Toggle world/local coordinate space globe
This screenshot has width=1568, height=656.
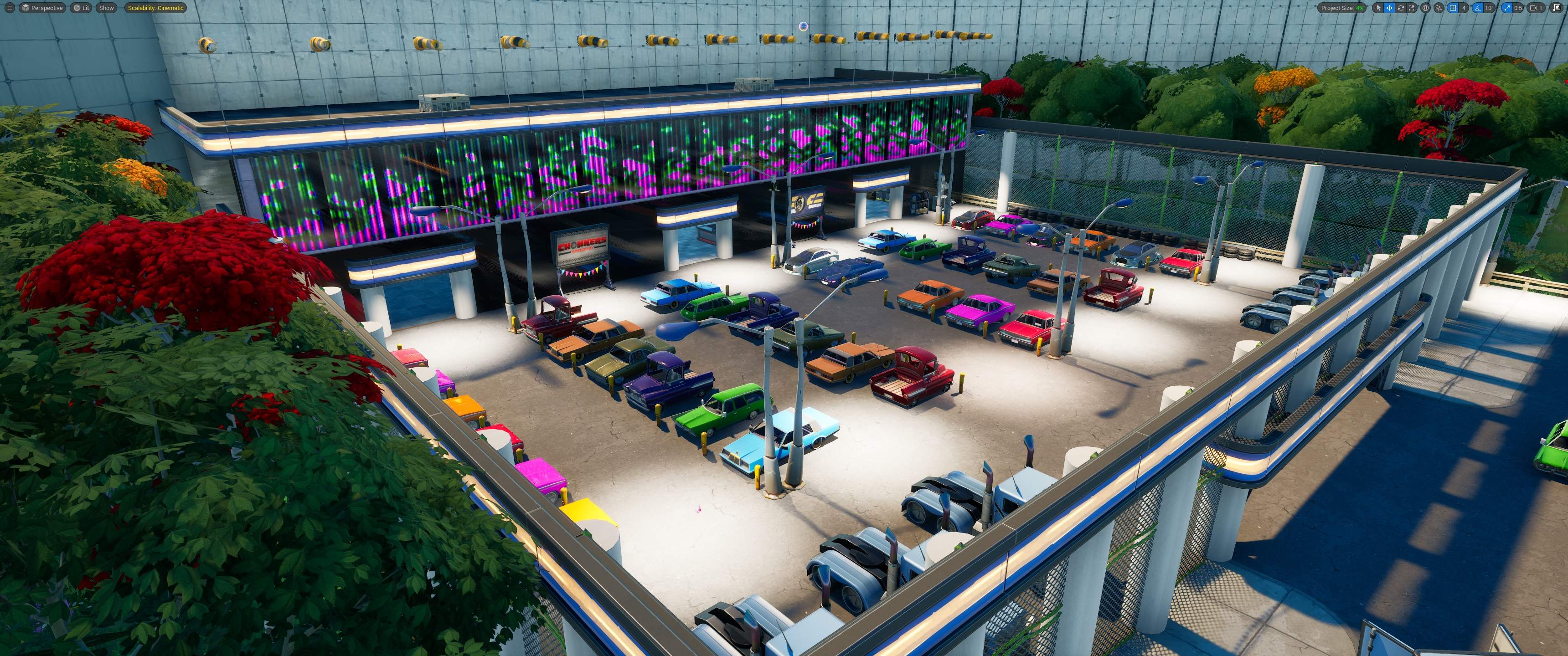1426,8
